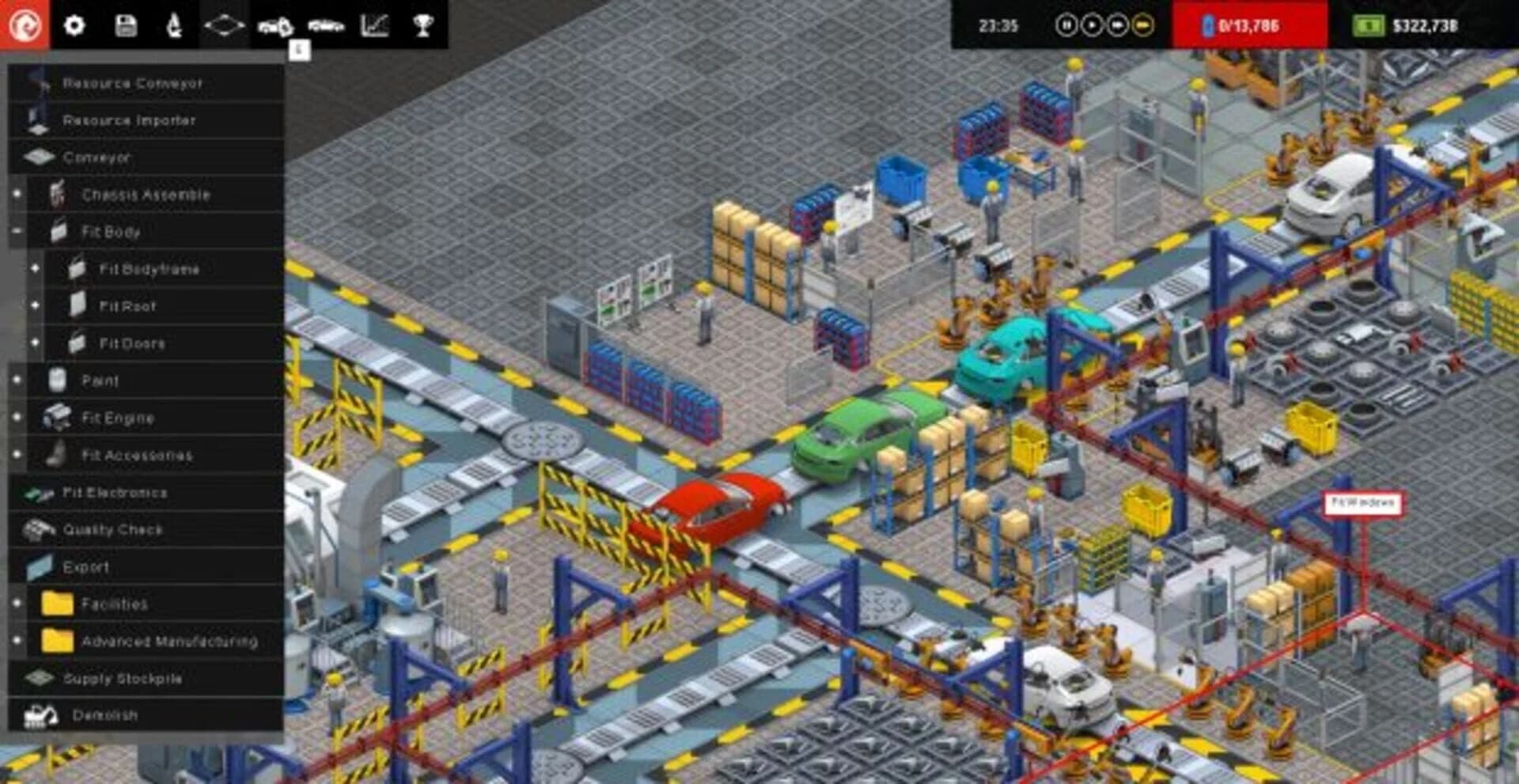Open the statistics graph icon

pyautogui.click(x=374, y=24)
